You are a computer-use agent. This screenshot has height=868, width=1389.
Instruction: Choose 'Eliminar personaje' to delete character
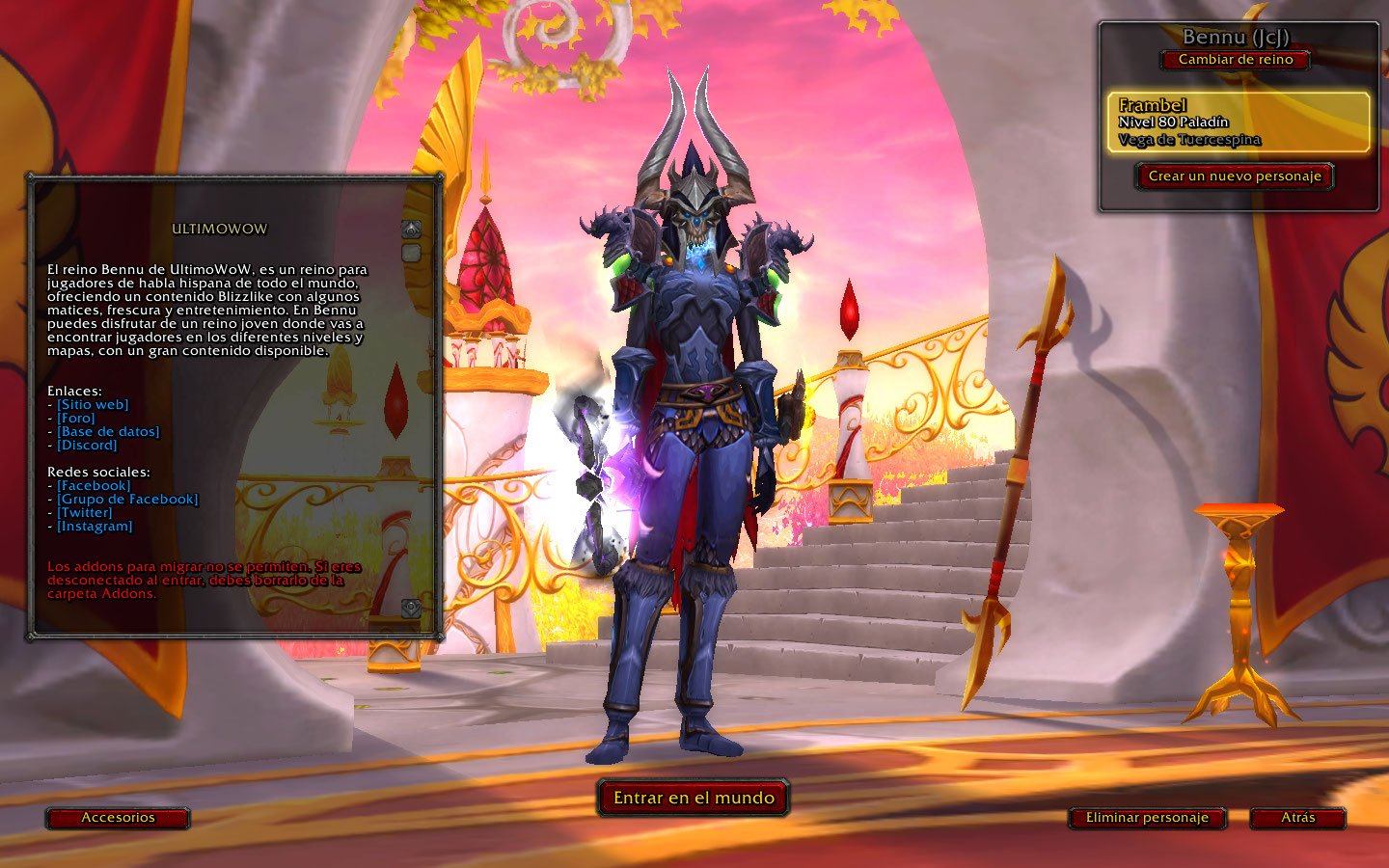1147,818
